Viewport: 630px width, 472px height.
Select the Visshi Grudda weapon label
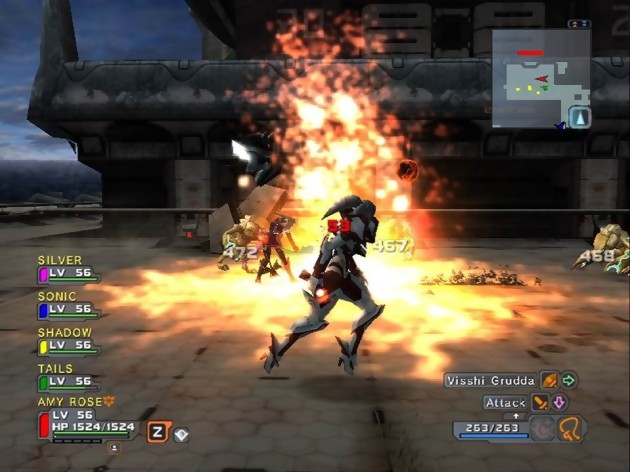pyautogui.click(x=490, y=381)
